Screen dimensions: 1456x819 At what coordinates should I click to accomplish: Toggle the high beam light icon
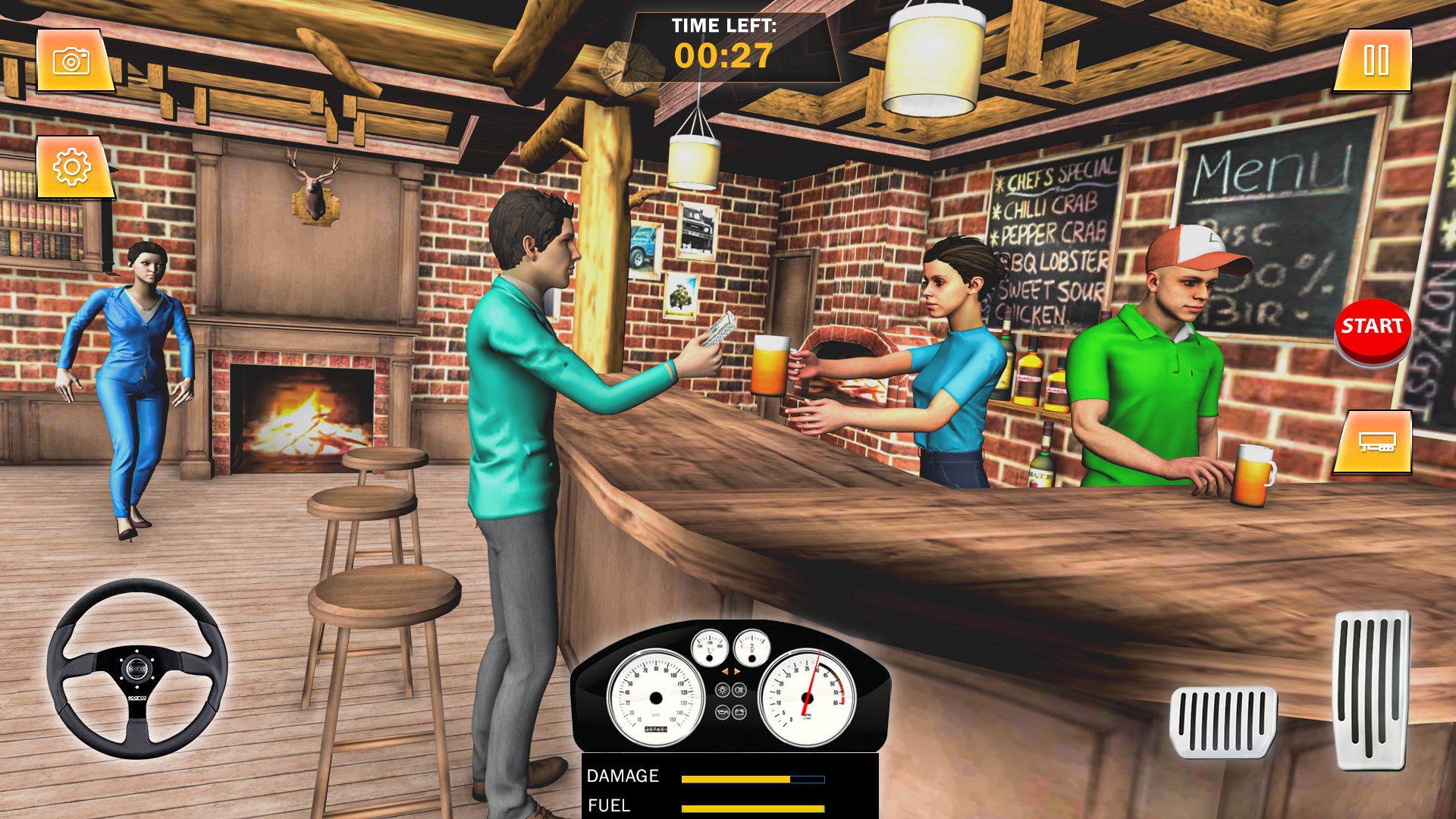click(x=739, y=689)
